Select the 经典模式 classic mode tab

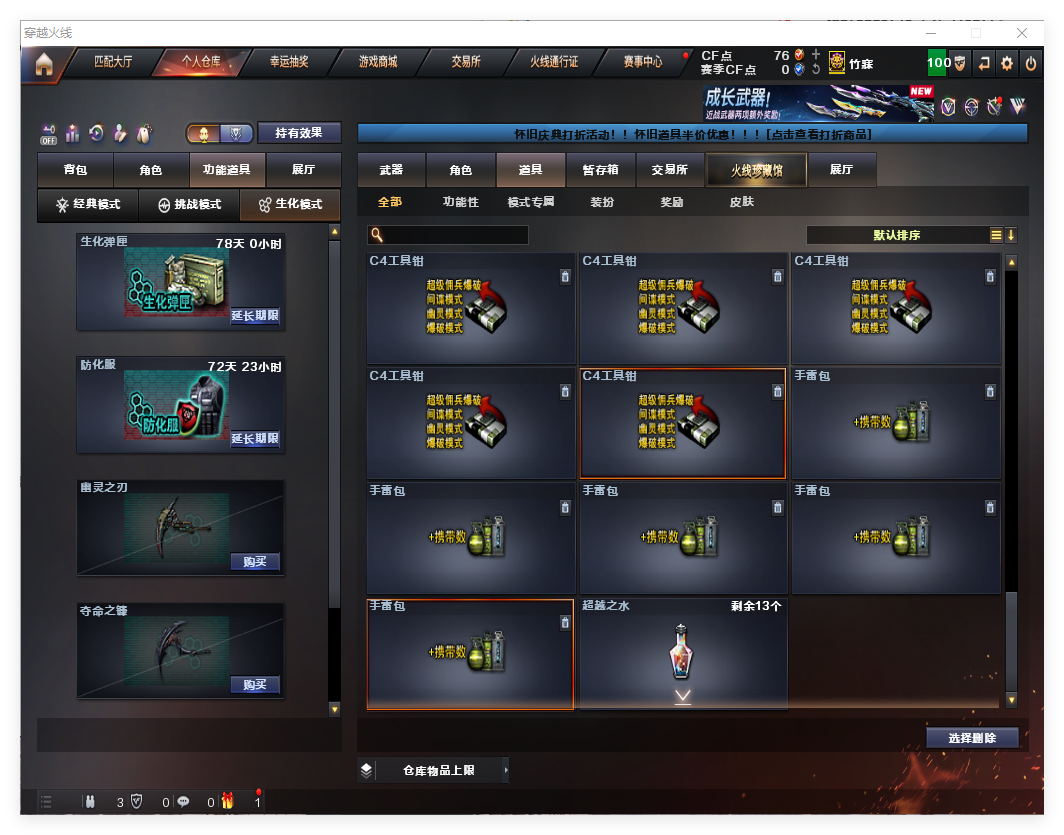pyautogui.click(x=88, y=205)
